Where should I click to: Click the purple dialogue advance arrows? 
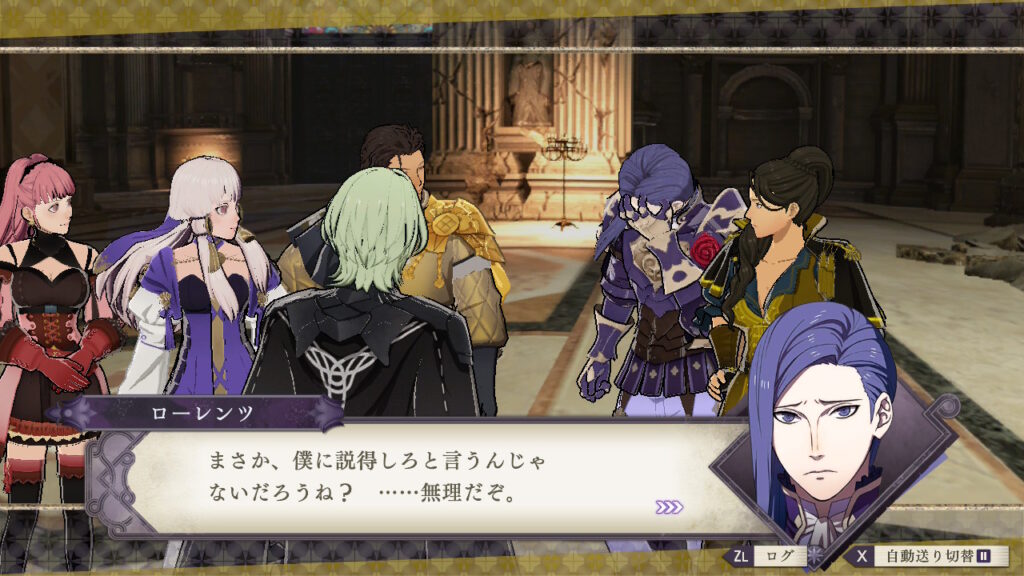pyautogui.click(x=669, y=507)
